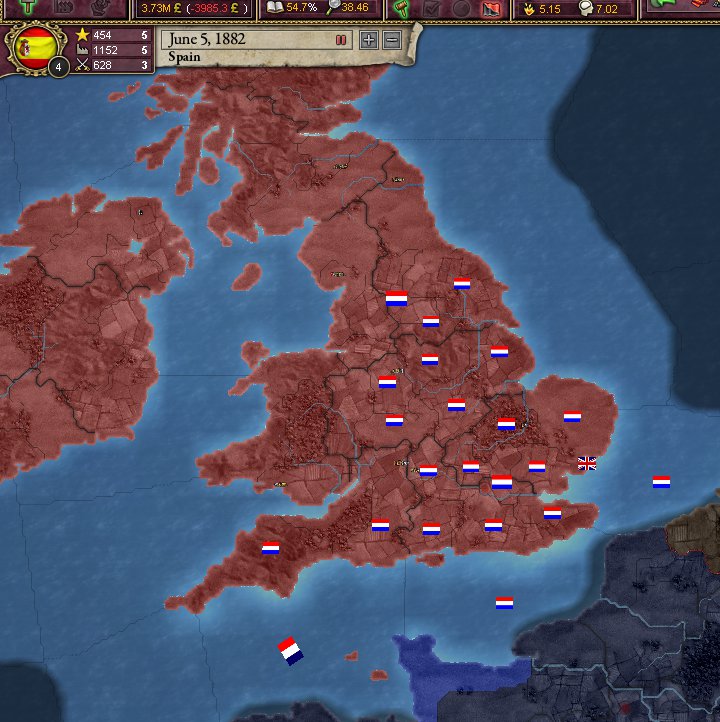
Task: Open the technology screen via the book icon
Action: (276, 8)
